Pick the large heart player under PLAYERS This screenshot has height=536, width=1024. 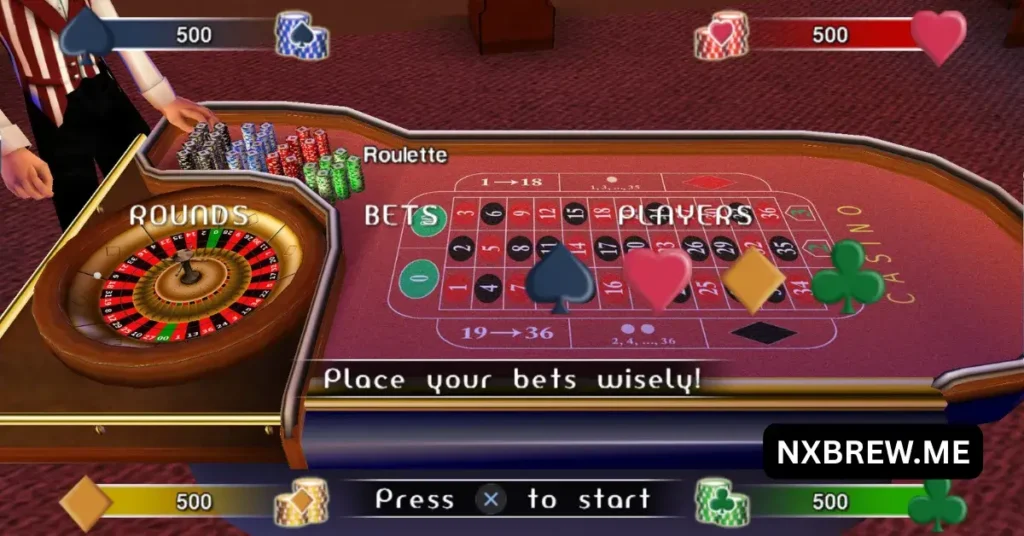tap(658, 278)
